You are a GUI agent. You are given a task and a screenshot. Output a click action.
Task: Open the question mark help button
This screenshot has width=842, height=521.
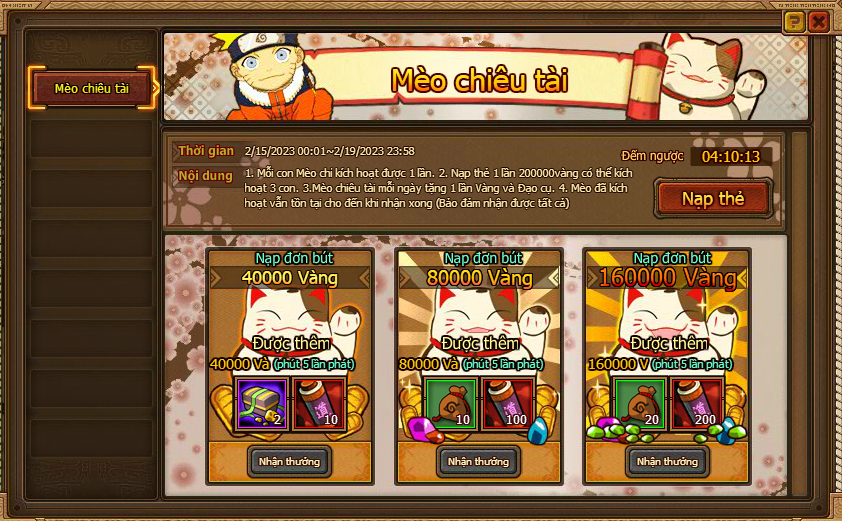795,21
